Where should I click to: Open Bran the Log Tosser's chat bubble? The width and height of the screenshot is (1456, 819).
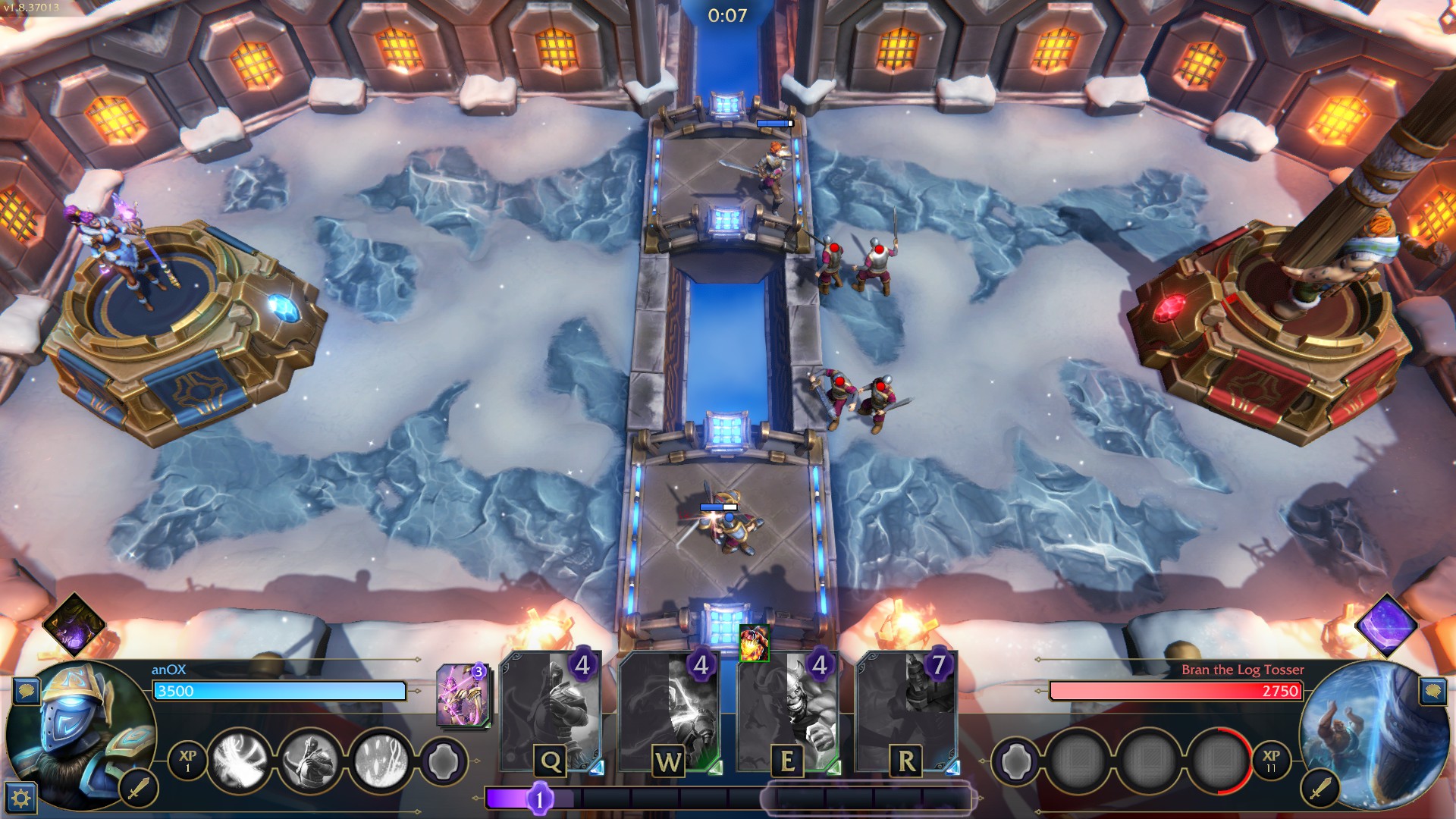click(1432, 691)
